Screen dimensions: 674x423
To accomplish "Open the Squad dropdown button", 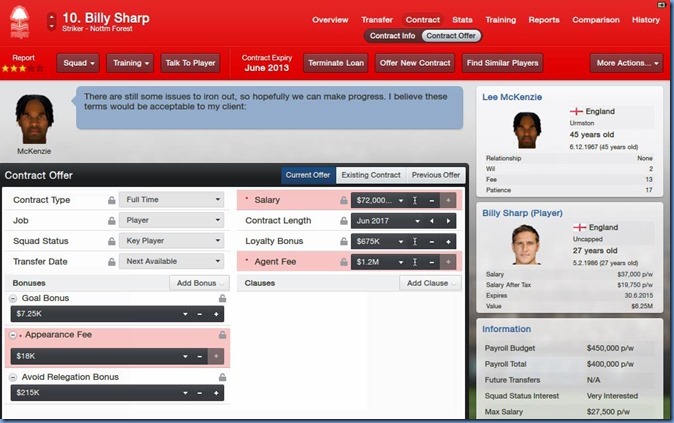I will coord(79,63).
